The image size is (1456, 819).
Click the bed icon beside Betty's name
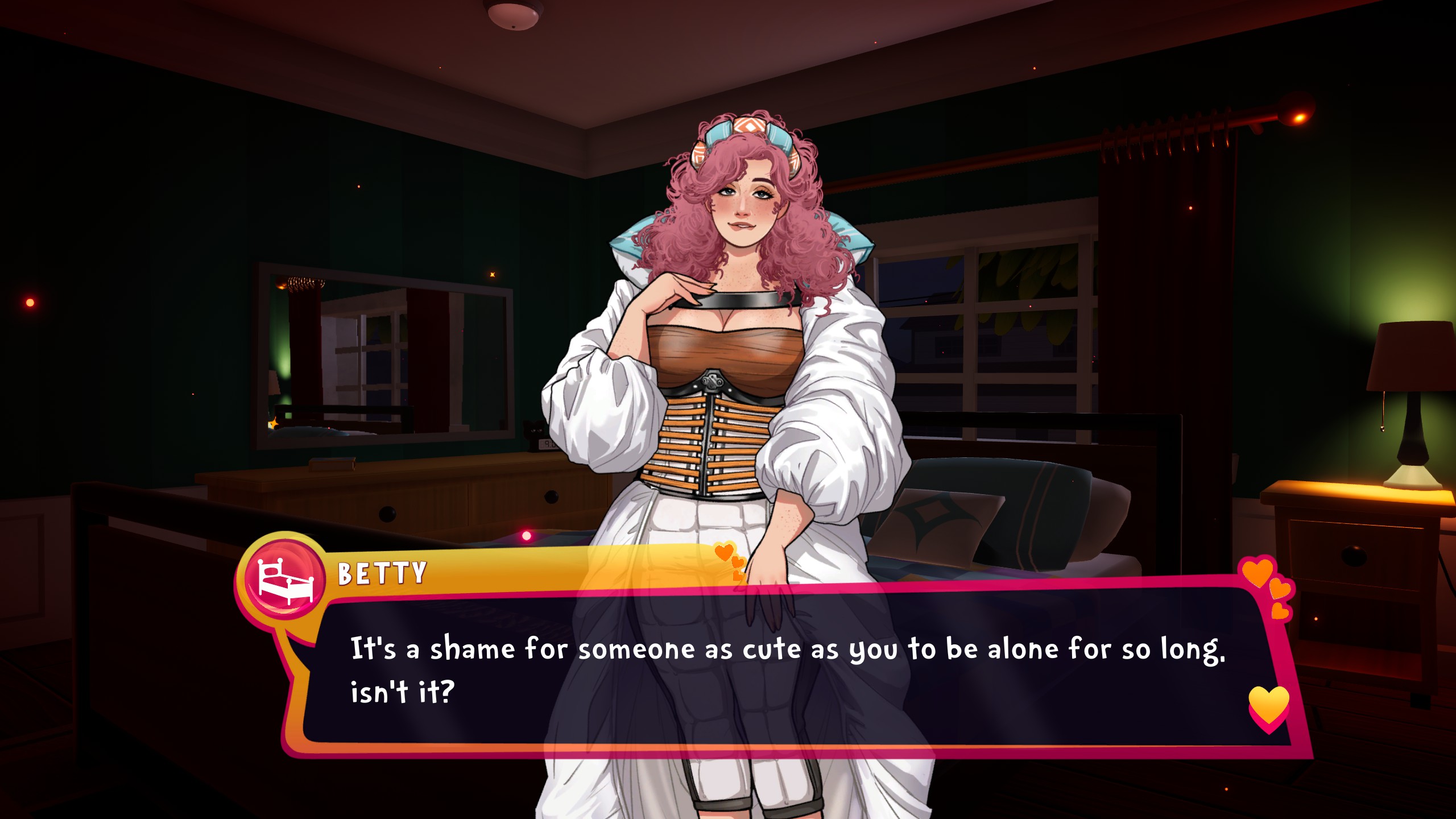tap(285, 580)
